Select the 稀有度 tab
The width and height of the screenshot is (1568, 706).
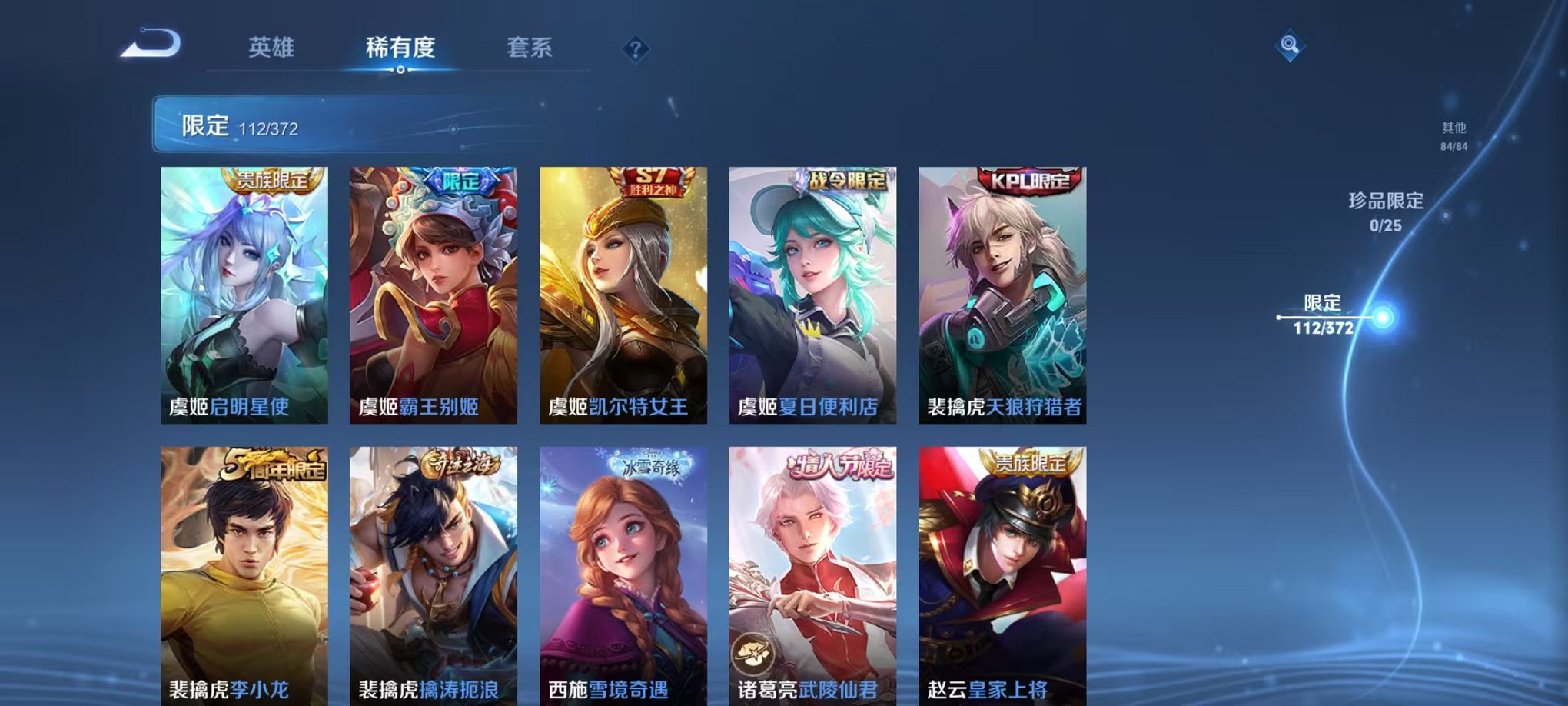400,46
